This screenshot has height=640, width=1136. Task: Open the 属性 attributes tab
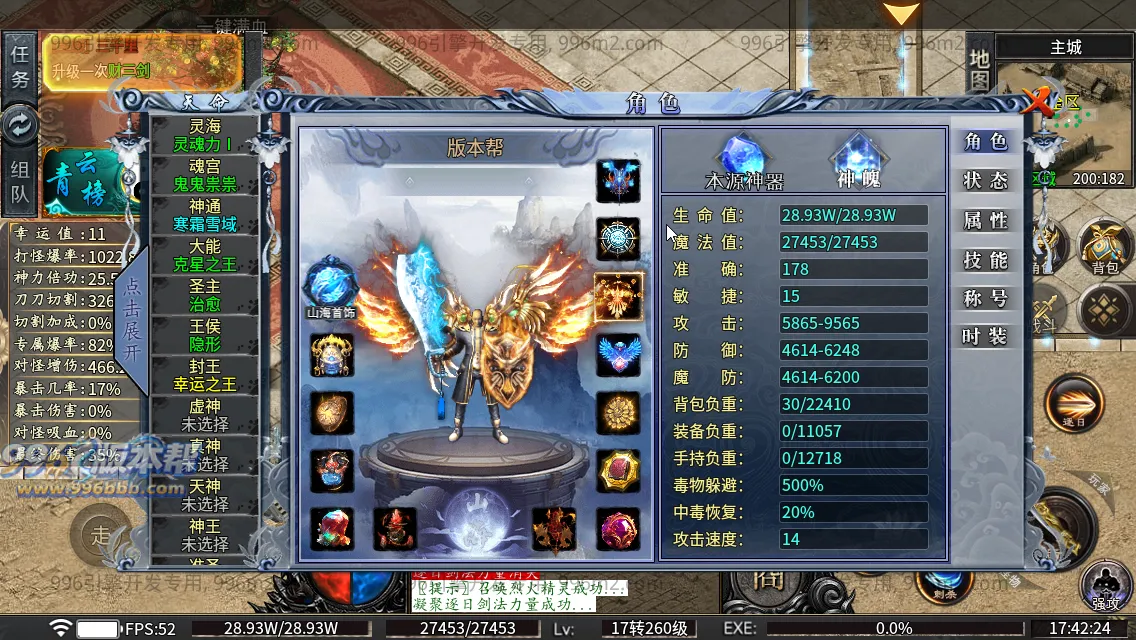pos(984,220)
